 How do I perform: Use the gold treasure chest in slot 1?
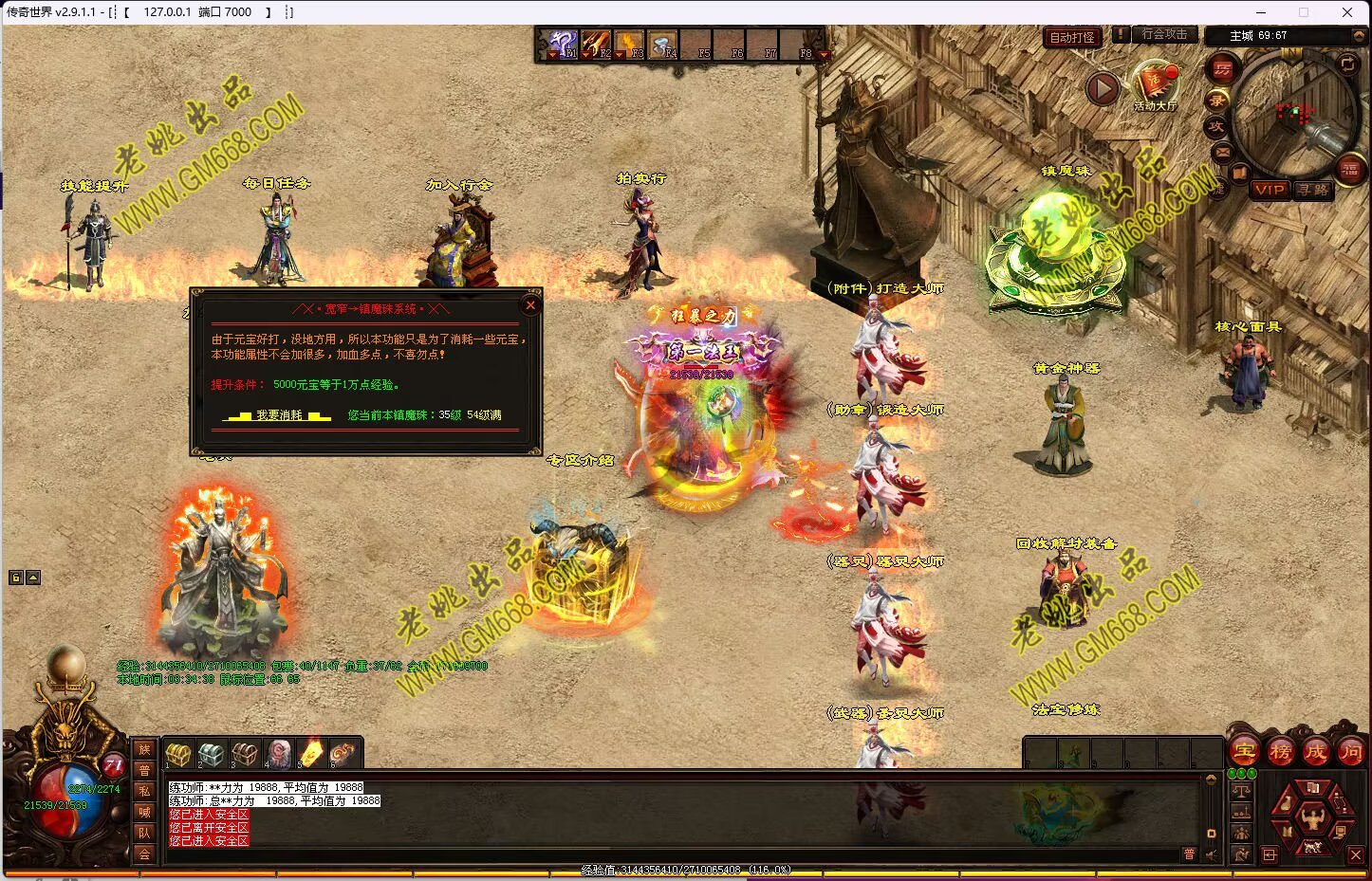point(177,754)
